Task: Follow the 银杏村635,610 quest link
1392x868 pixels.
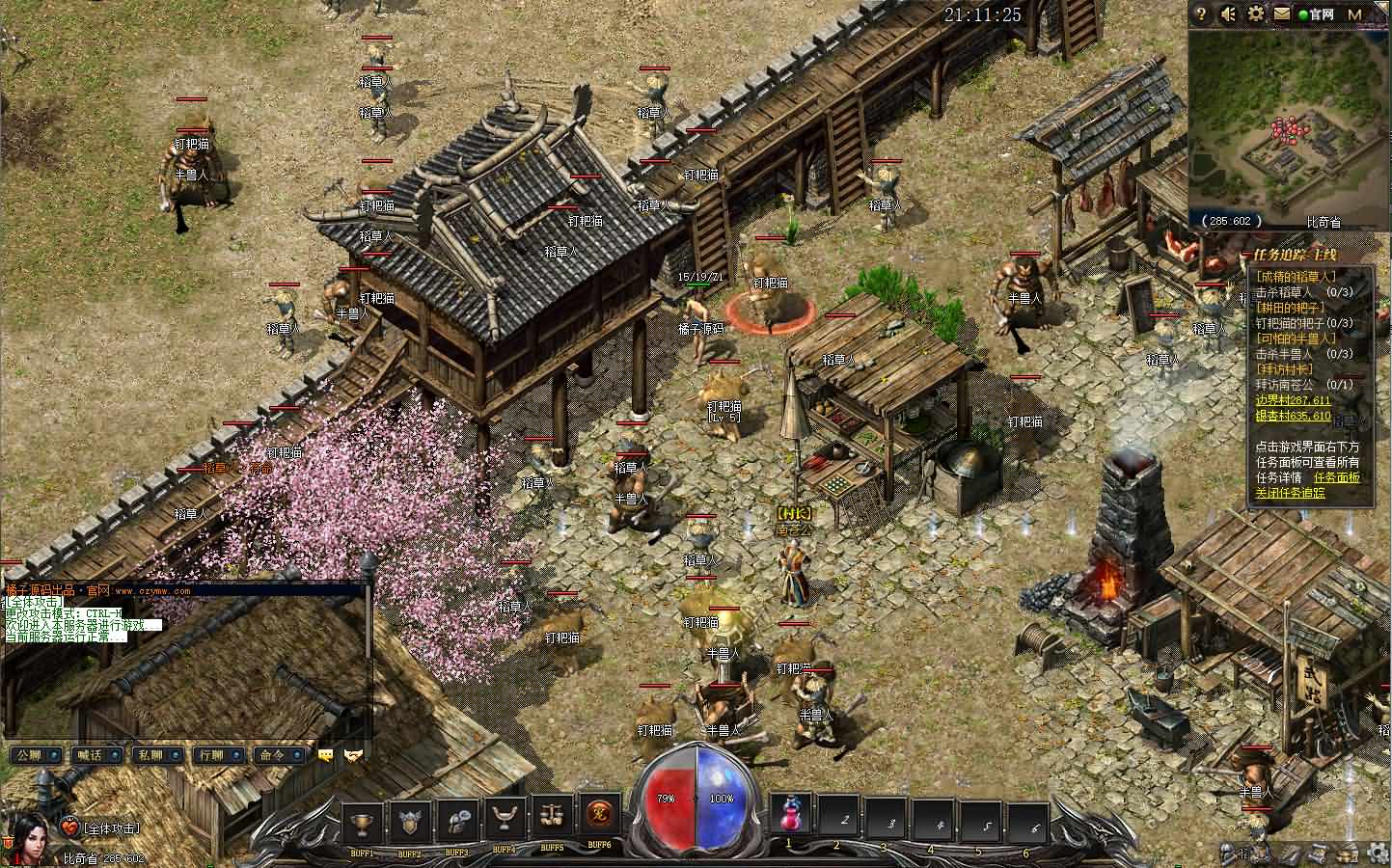Action: [x=1292, y=416]
